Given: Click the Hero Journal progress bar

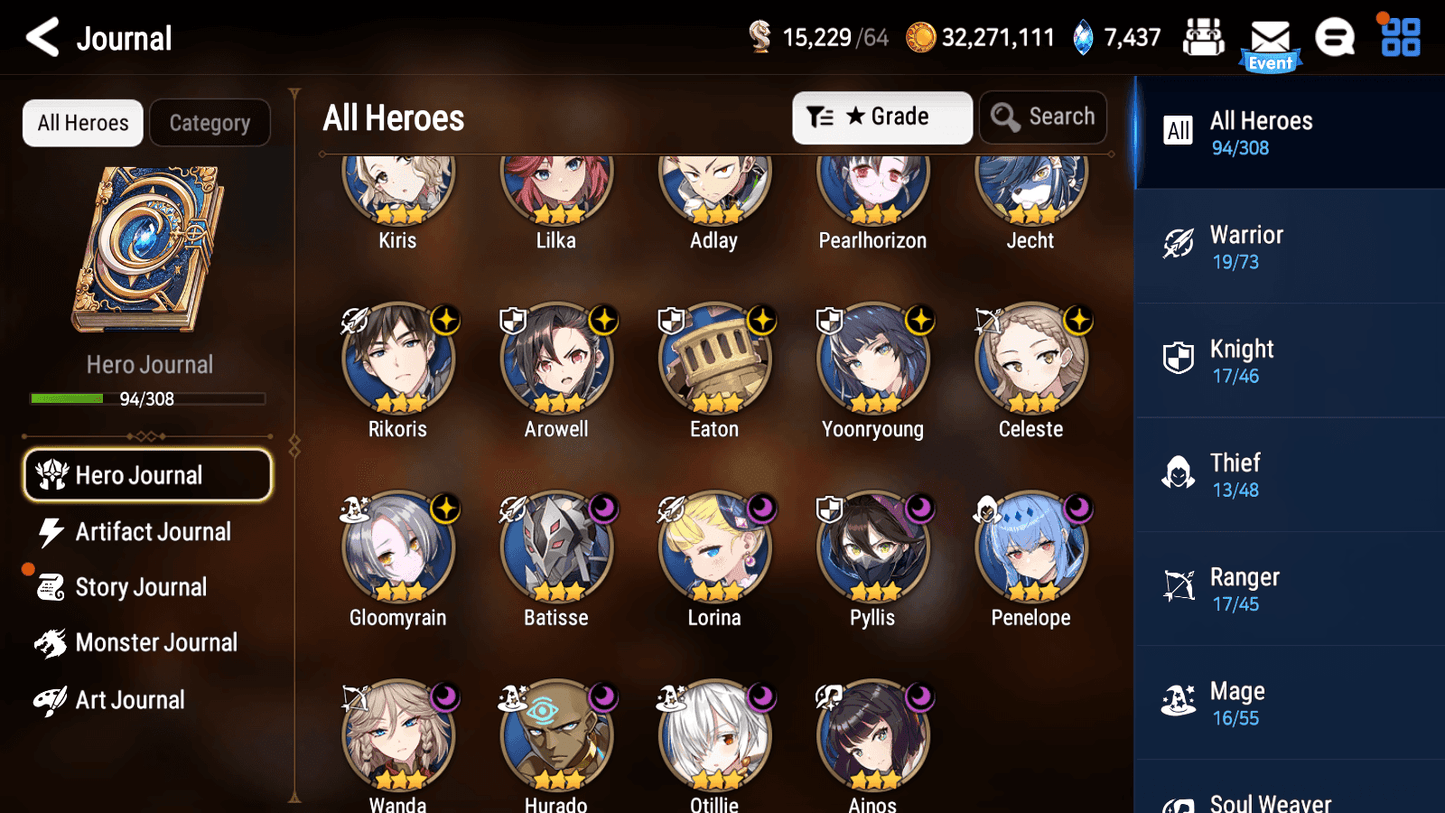Looking at the screenshot, I should tap(150, 399).
